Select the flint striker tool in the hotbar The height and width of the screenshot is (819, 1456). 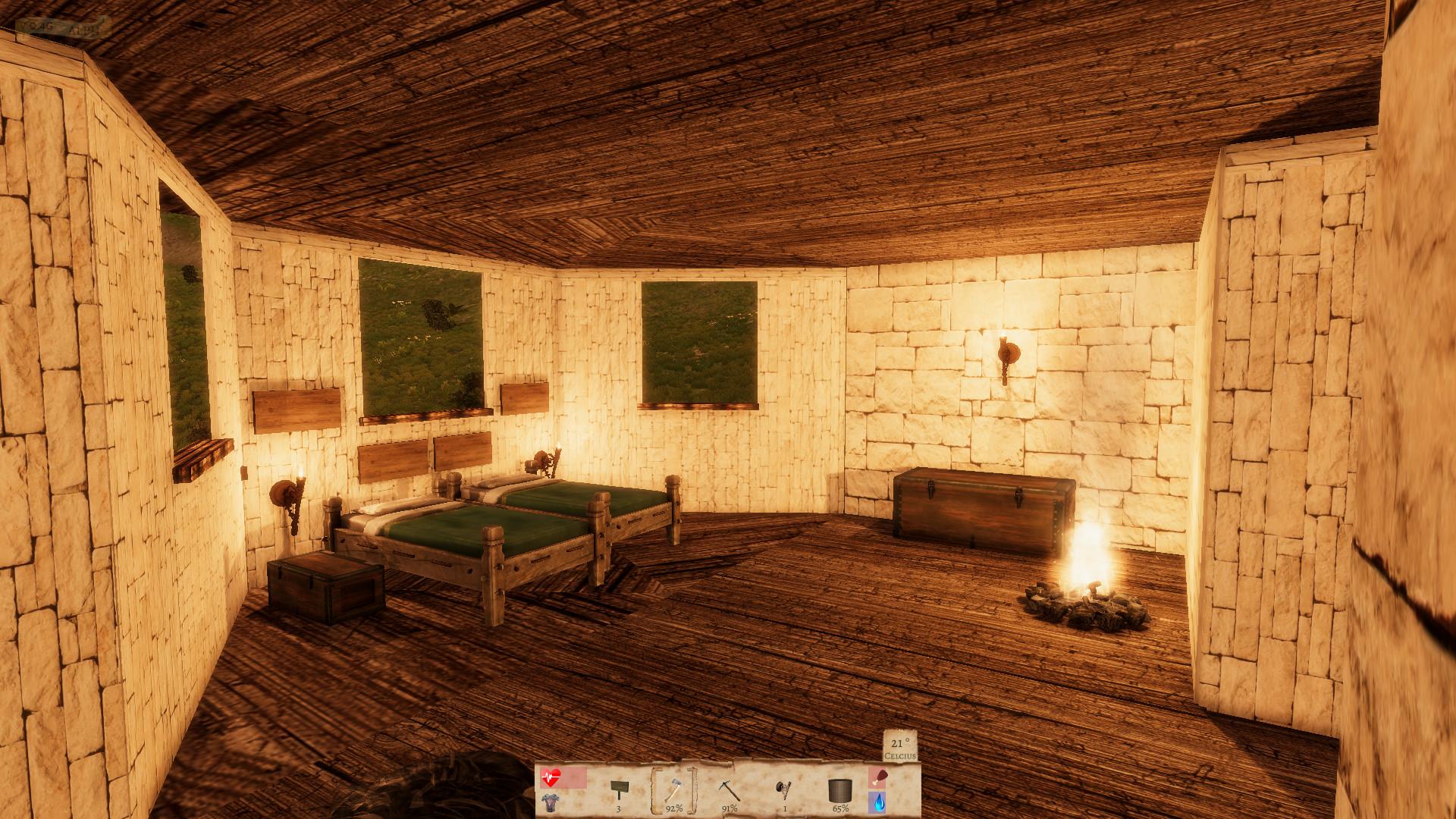point(783,789)
